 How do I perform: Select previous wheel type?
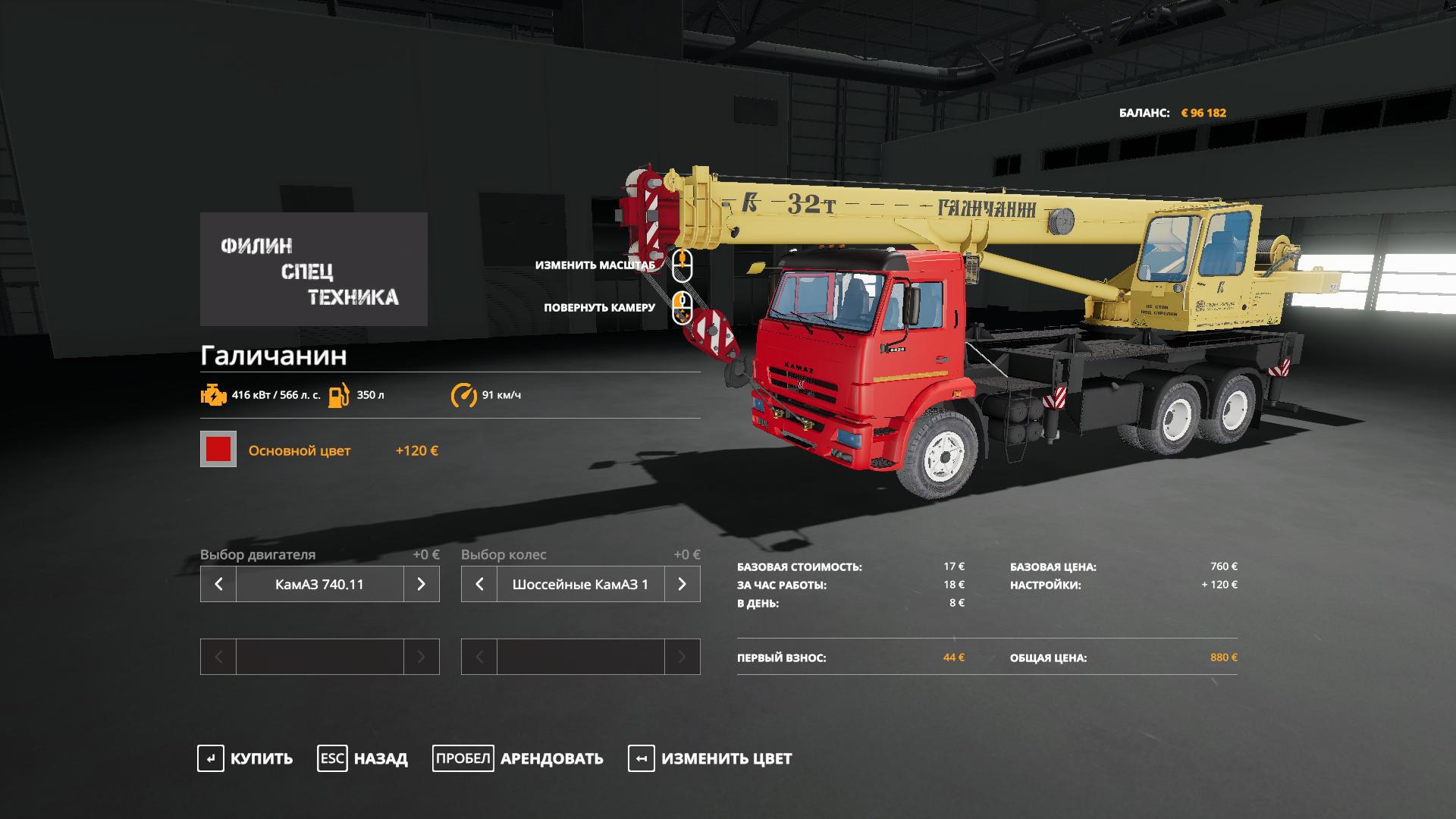point(479,584)
